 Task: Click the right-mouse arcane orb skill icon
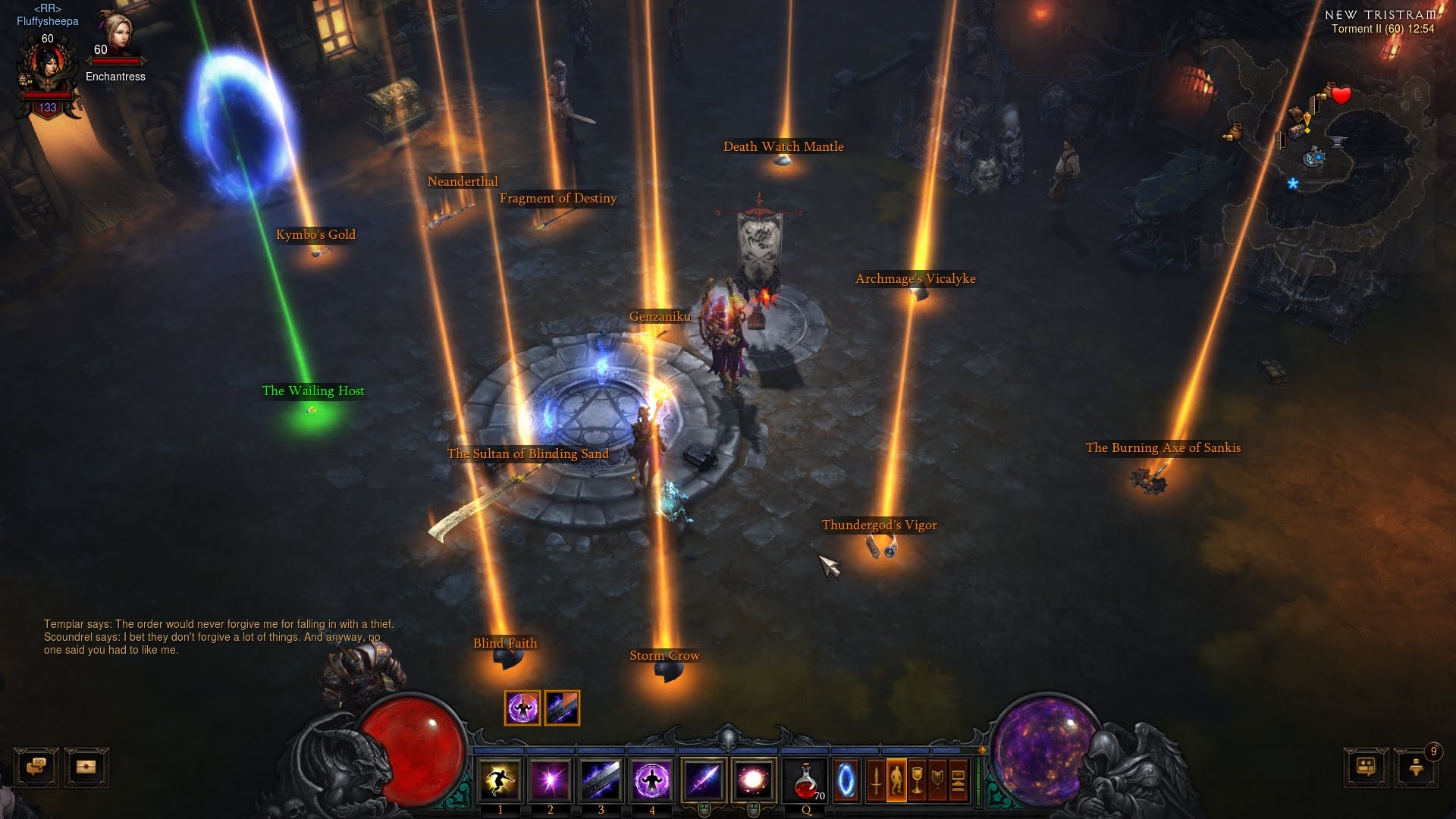[753, 780]
